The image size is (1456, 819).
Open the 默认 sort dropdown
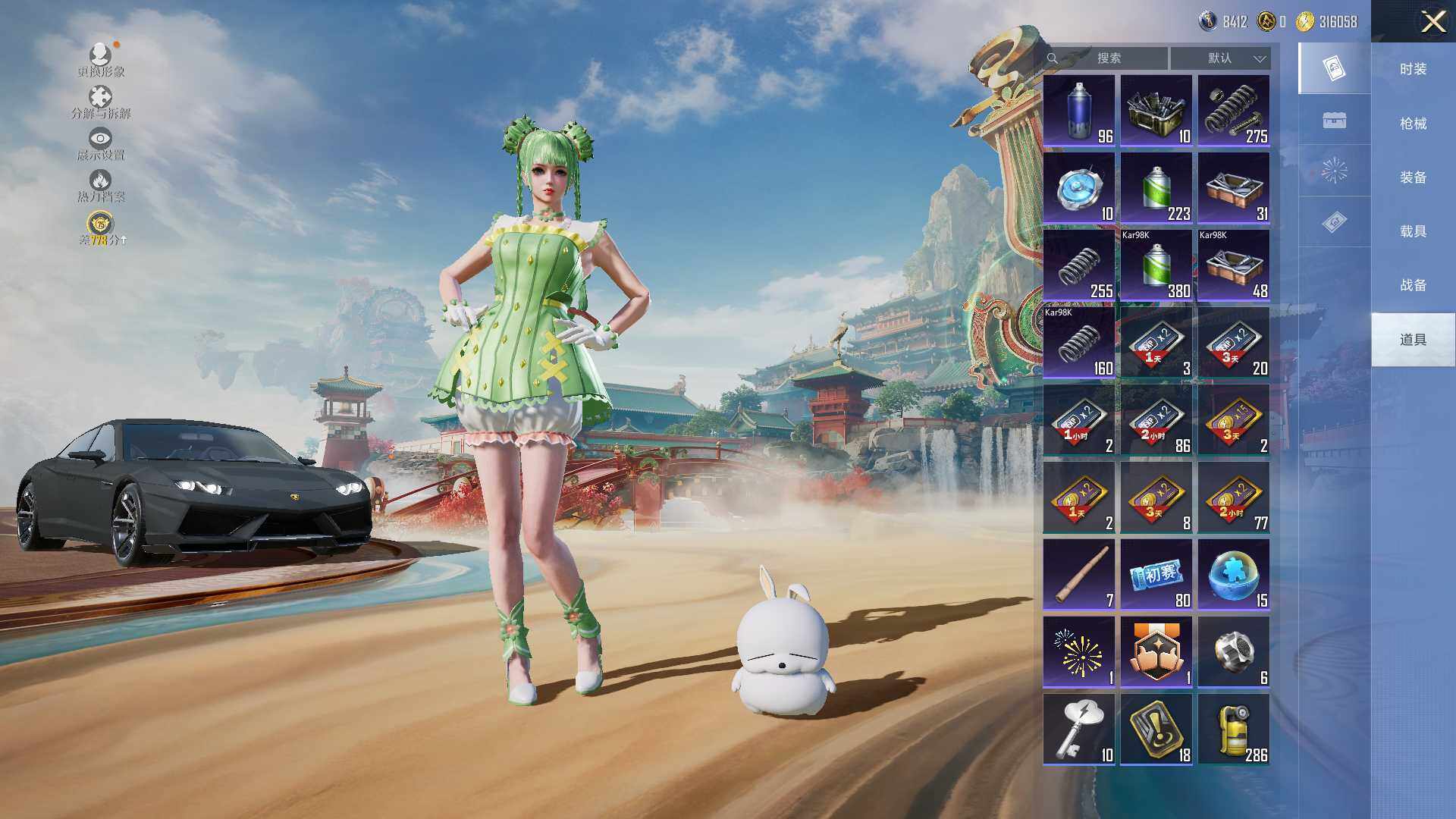(x=1220, y=58)
